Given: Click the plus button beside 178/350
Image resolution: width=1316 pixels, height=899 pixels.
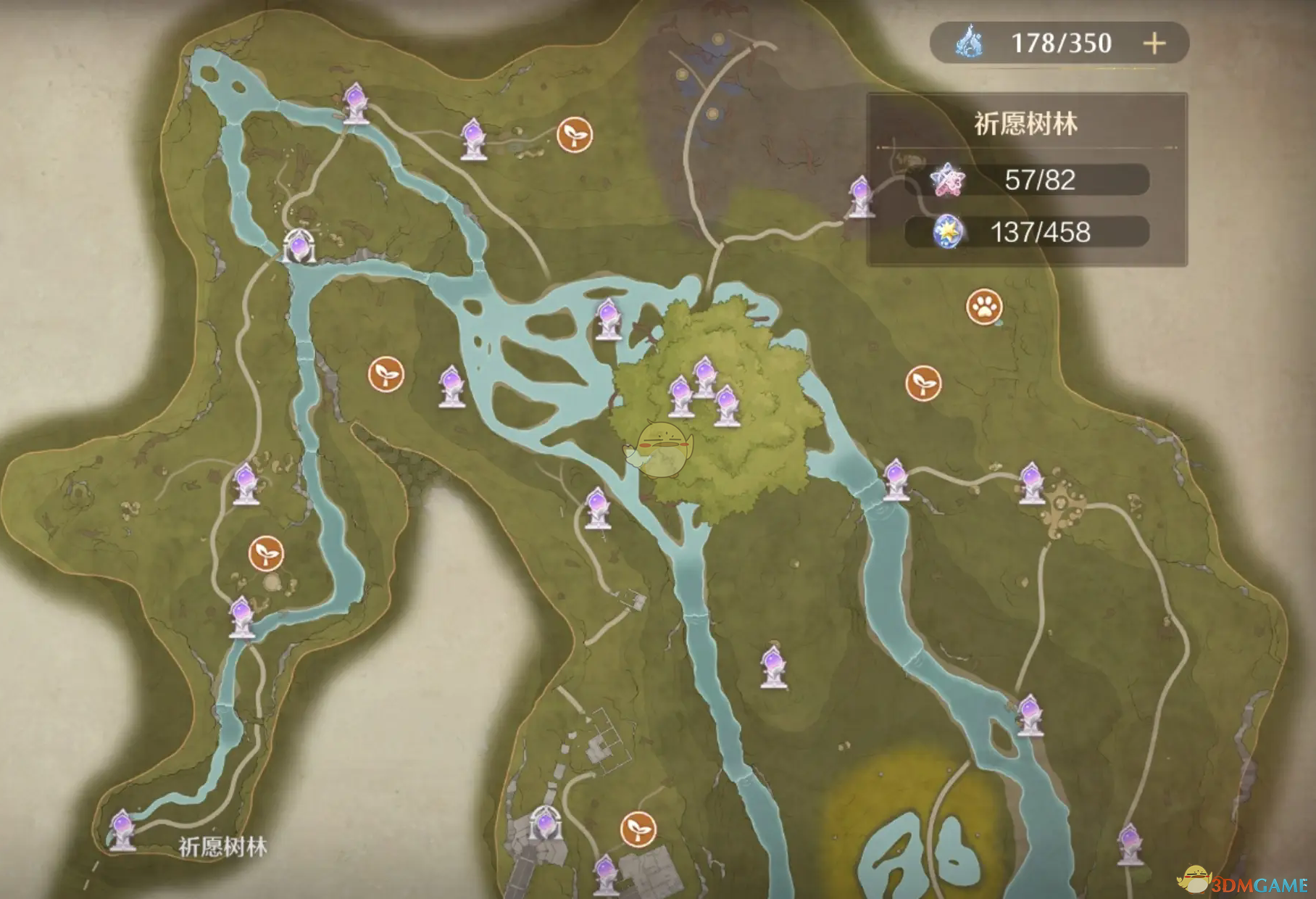Looking at the screenshot, I should coord(1154,43).
